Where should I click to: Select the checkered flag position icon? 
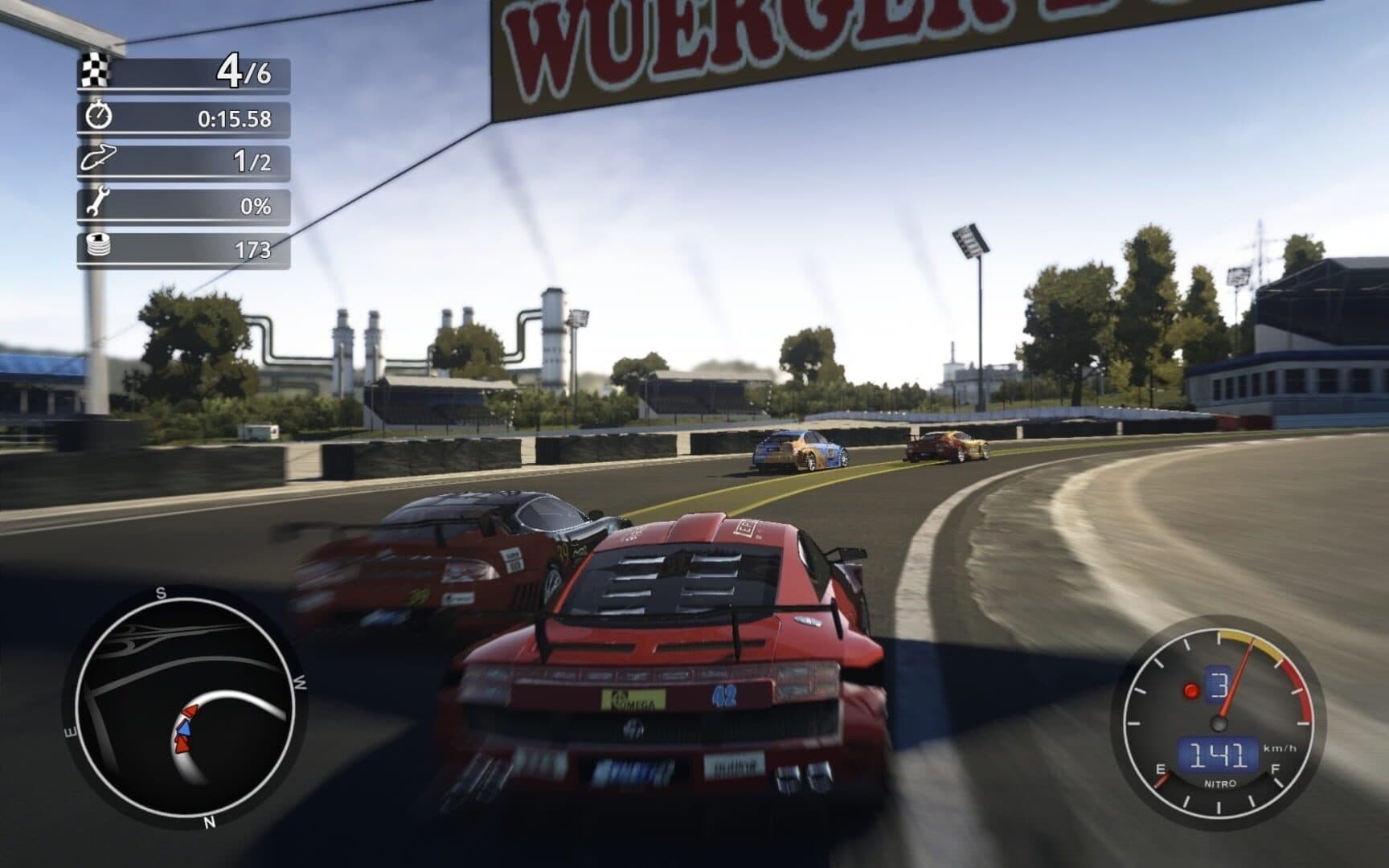pyautogui.click(x=95, y=71)
